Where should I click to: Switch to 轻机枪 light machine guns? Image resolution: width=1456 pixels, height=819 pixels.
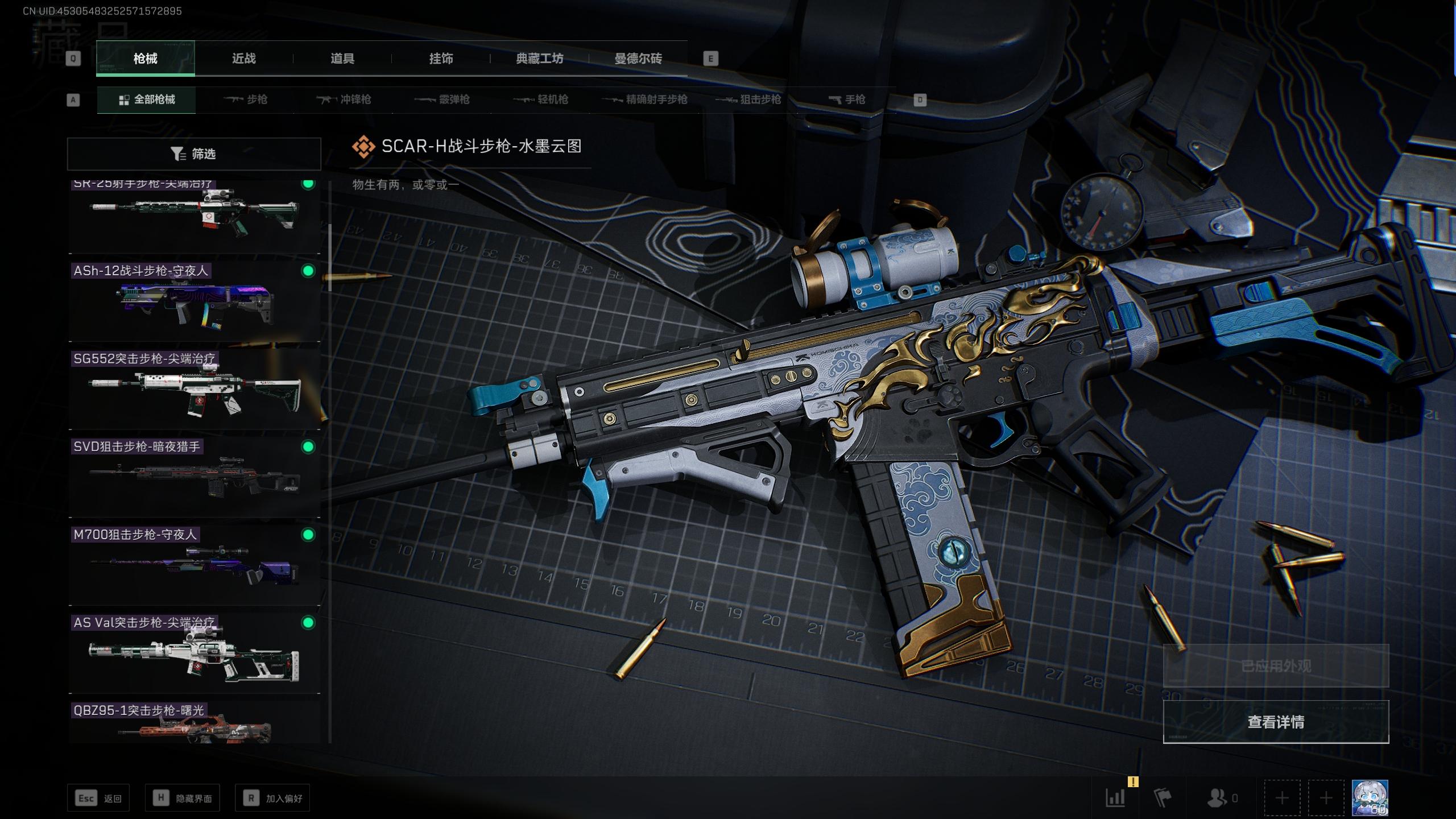click(x=541, y=100)
